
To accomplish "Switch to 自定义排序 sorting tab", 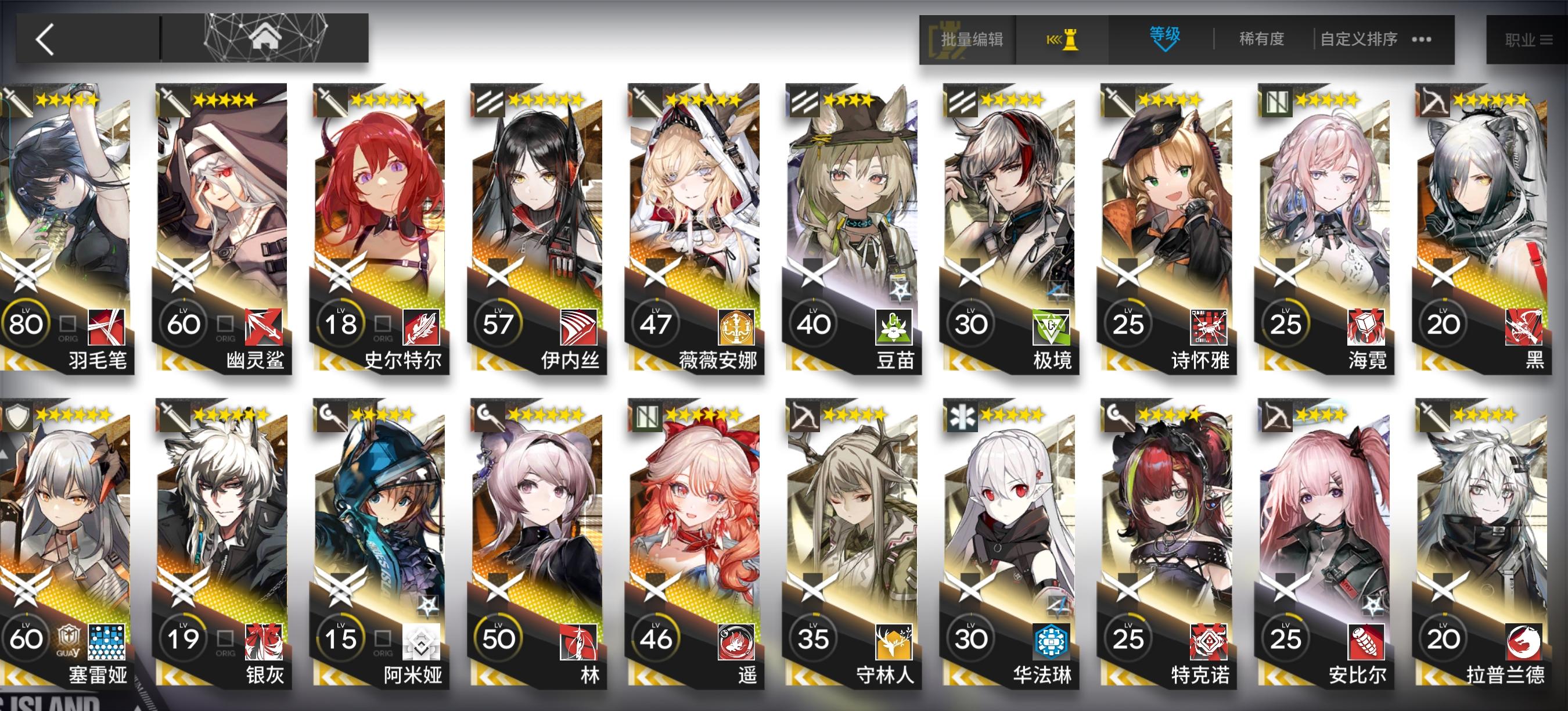I will pos(1360,38).
